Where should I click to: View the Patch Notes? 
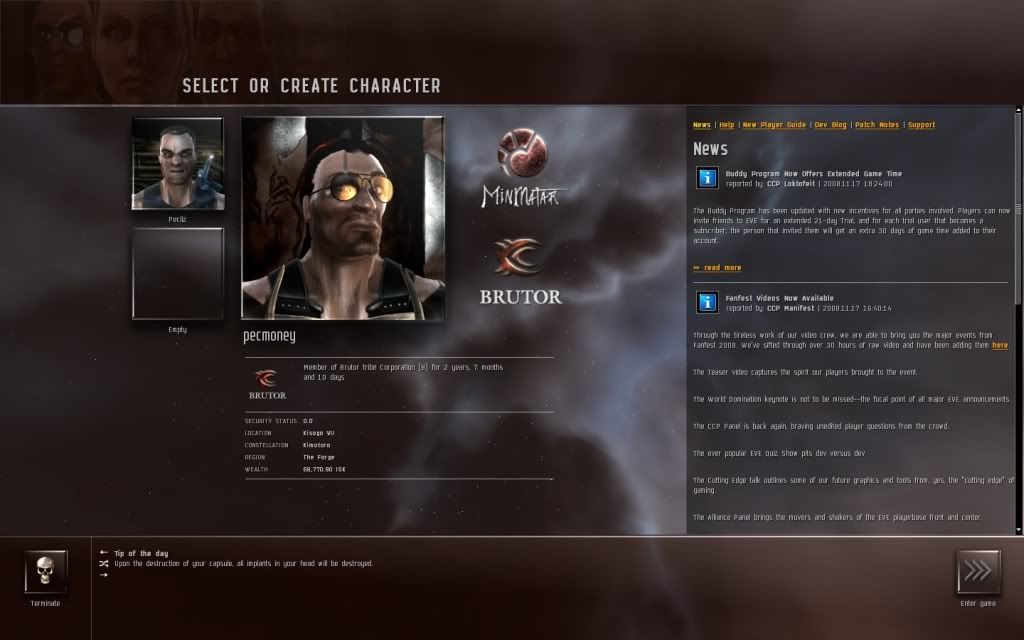[x=877, y=125]
